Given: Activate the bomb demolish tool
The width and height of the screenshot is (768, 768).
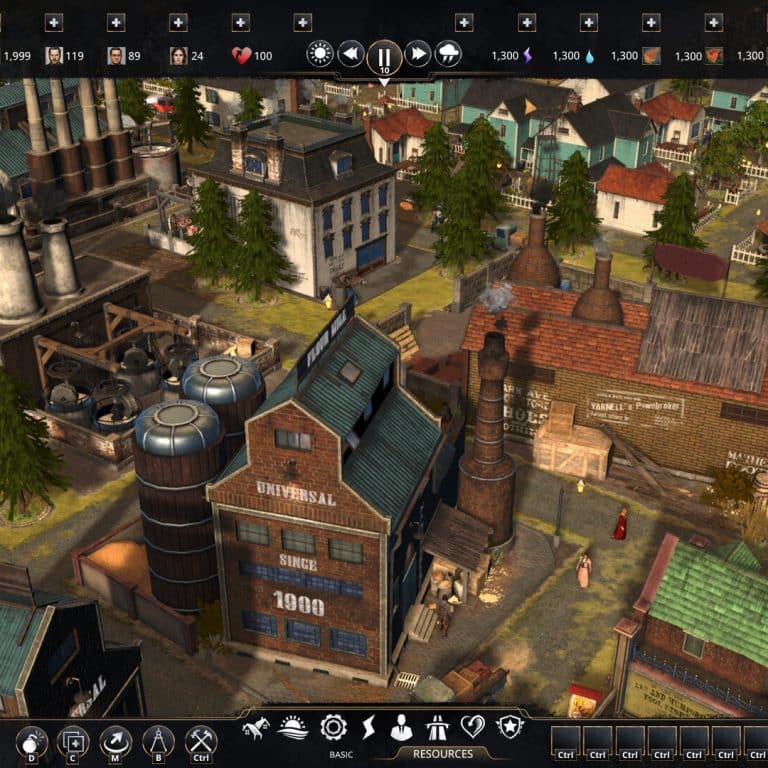Looking at the screenshot, I should point(31,742).
